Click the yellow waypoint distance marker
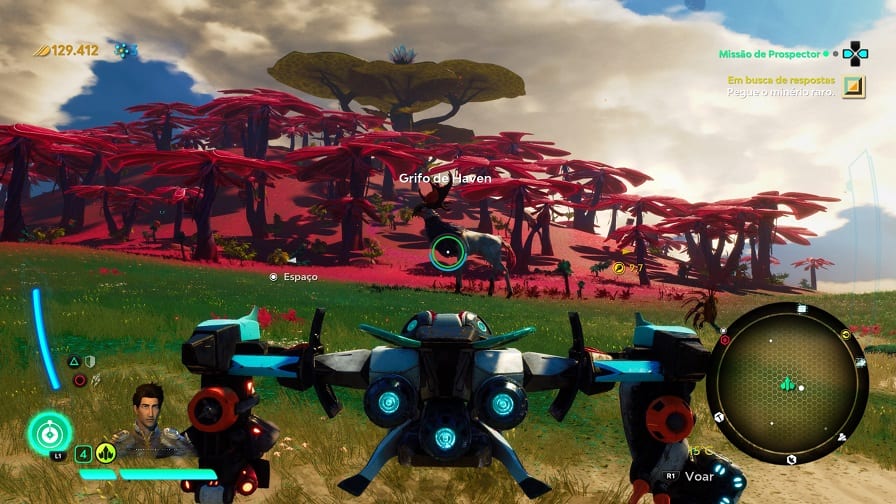Viewport: 896px width, 504px height. [621, 268]
